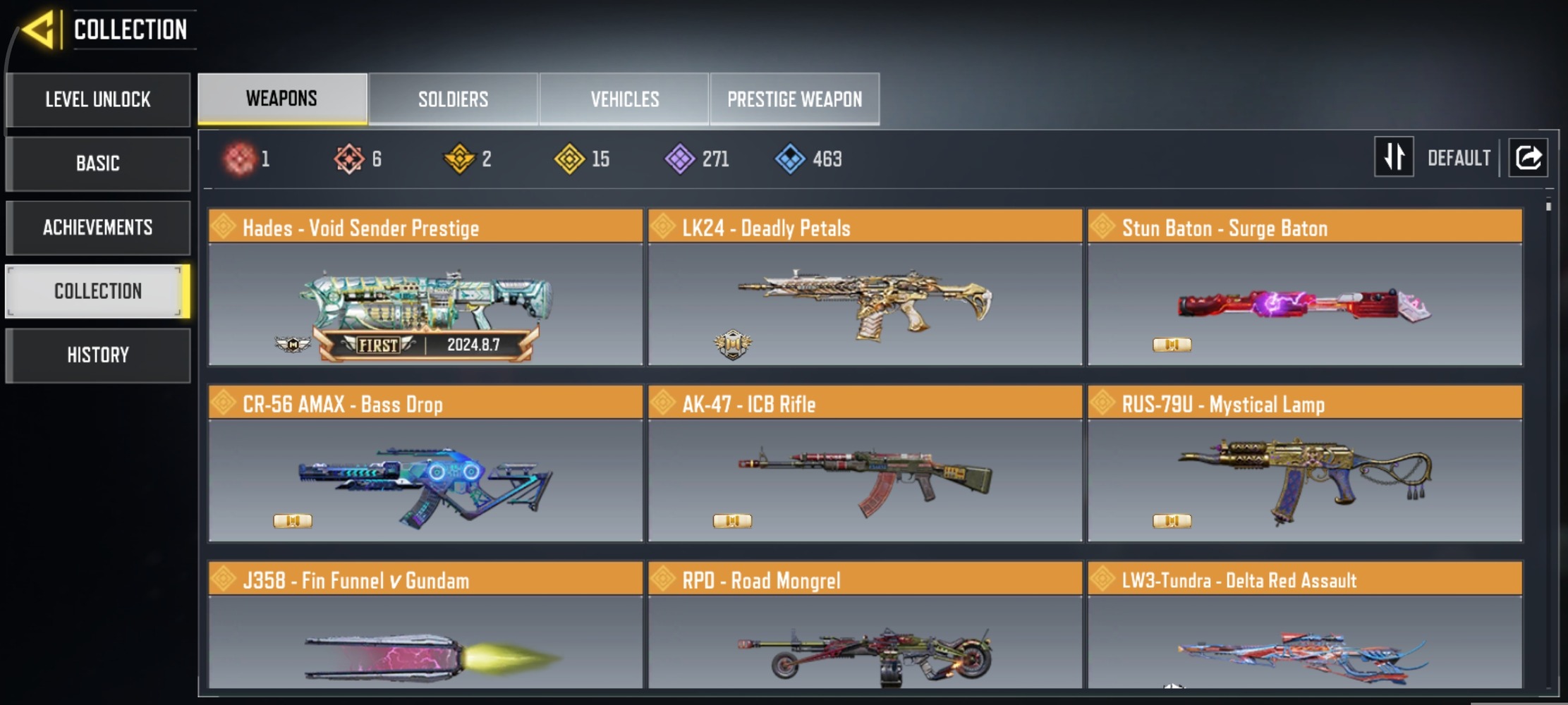This screenshot has height=705, width=1568.
Task: Go back using the yellow arrow
Action: point(39,30)
